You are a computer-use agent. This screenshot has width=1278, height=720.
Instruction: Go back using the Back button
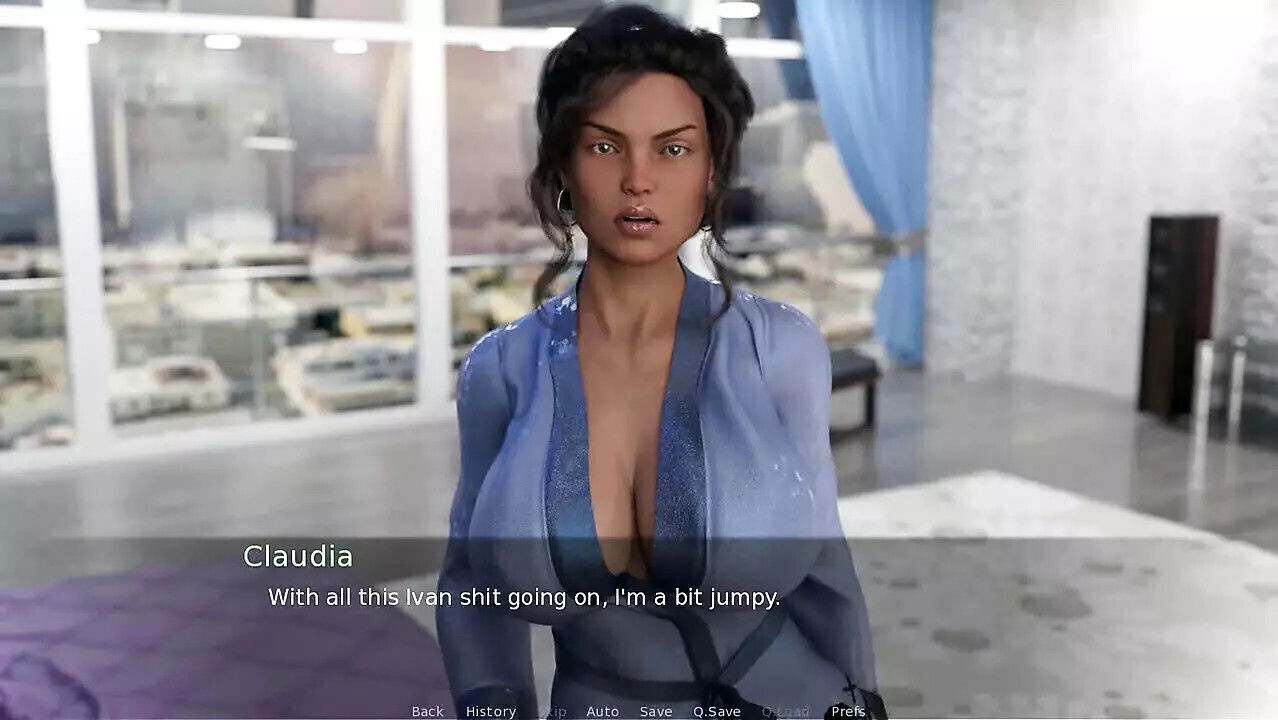click(x=427, y=711)
